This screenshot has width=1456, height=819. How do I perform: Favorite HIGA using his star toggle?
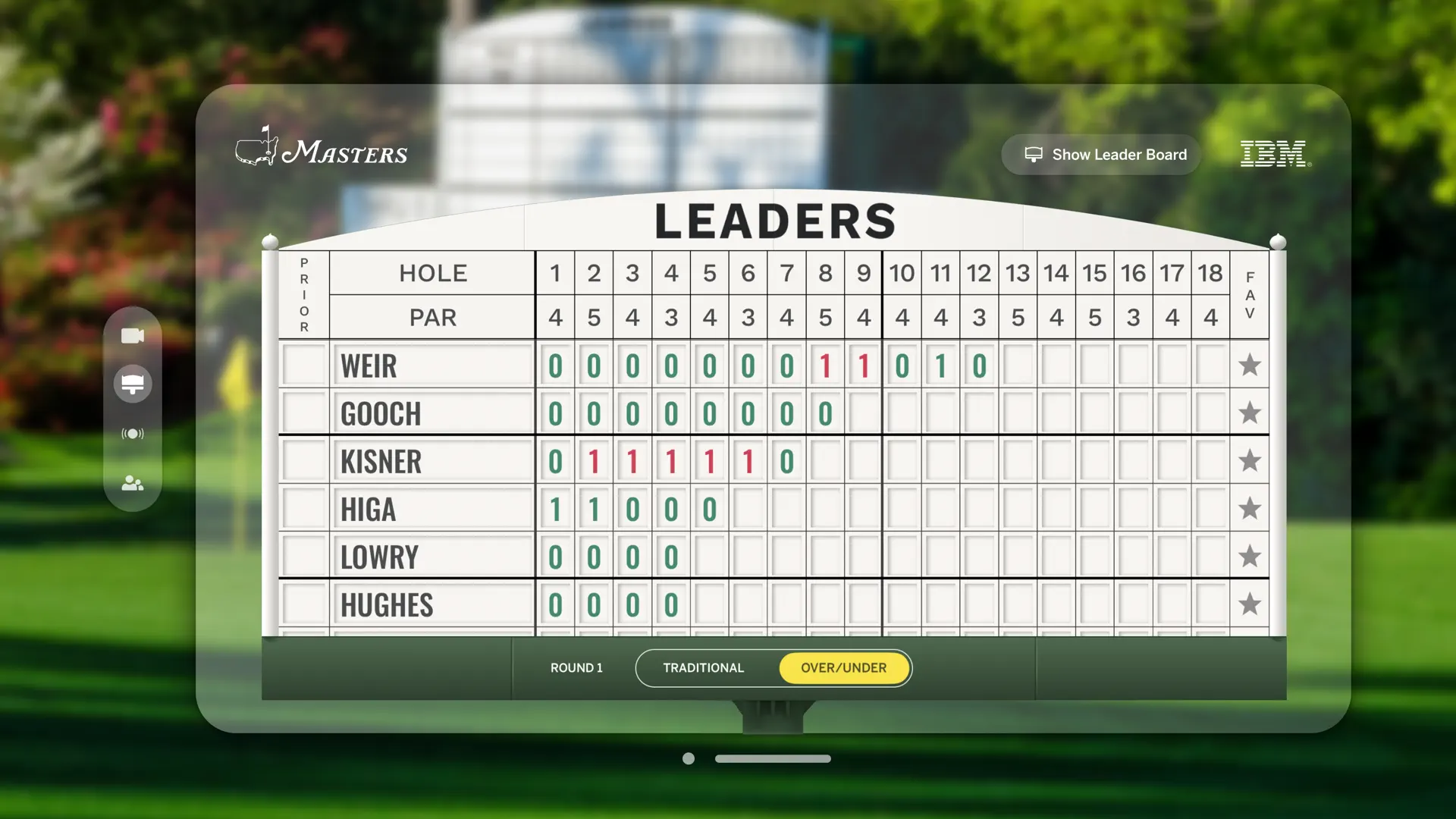tap(1250, 509)
